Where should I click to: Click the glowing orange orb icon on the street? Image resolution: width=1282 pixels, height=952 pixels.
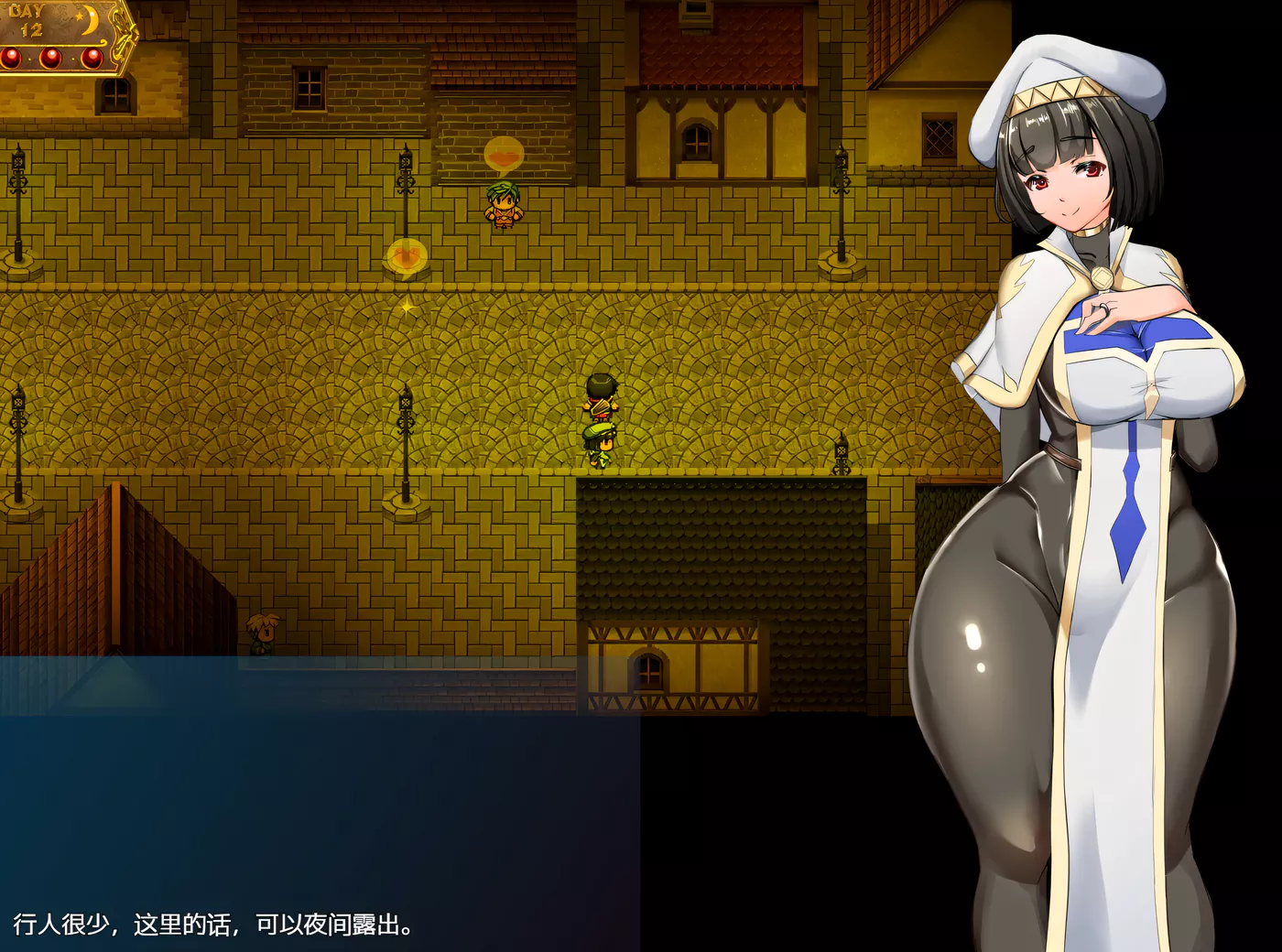tap(406, 253)
